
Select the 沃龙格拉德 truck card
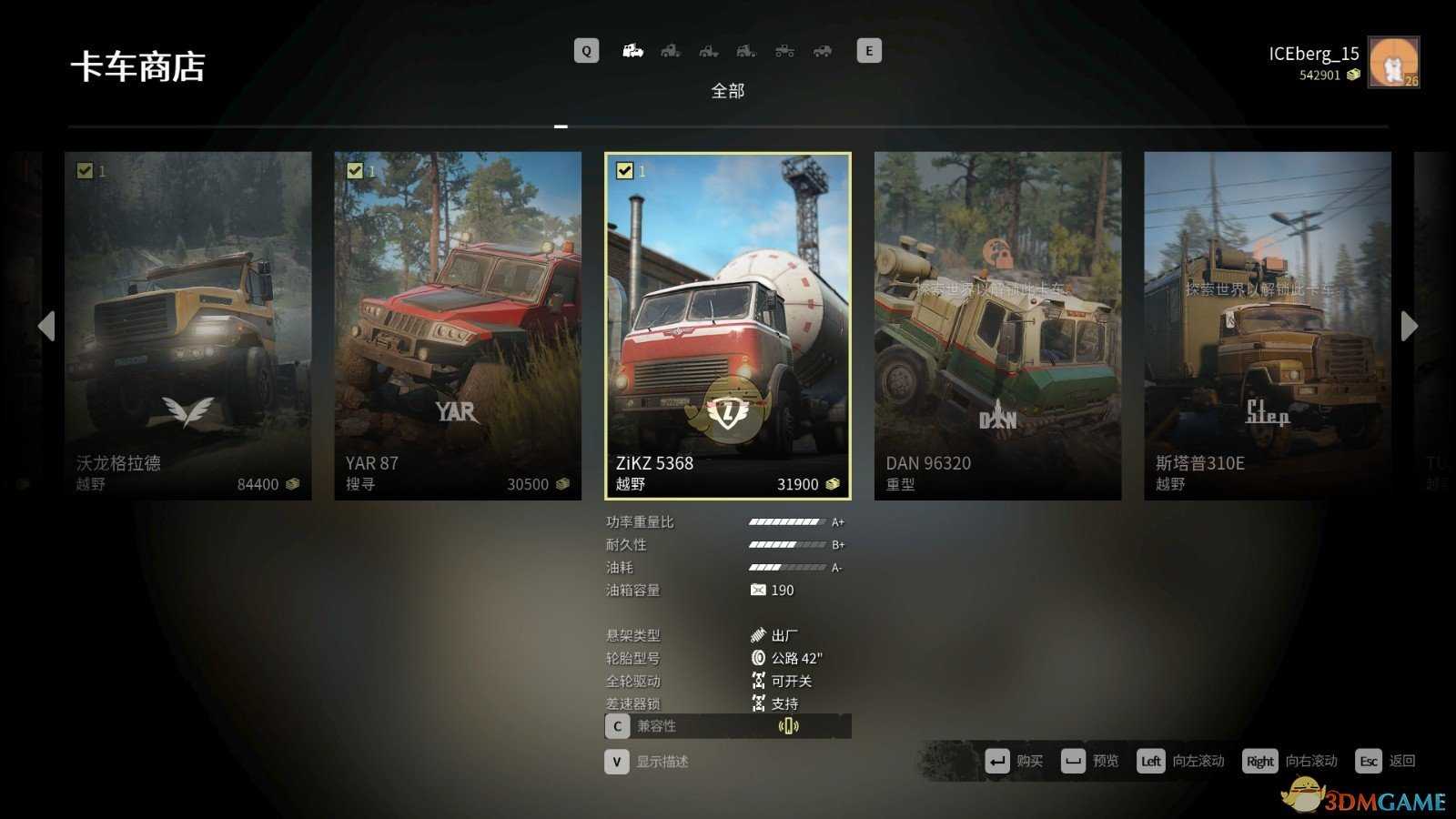point(187,325)
